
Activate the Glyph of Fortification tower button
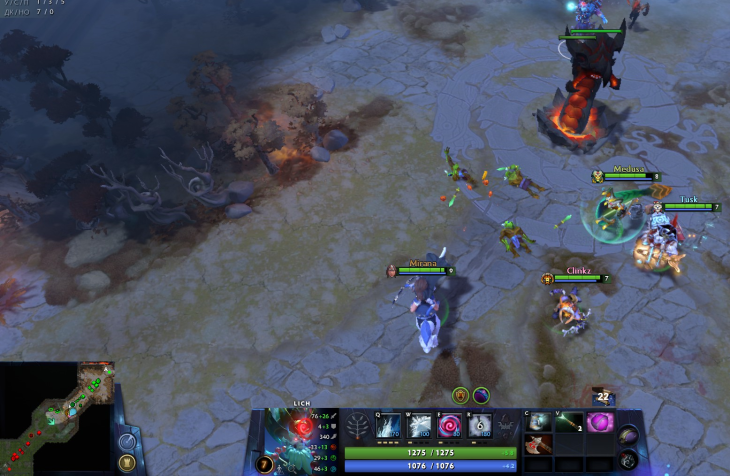pos(127,463)
